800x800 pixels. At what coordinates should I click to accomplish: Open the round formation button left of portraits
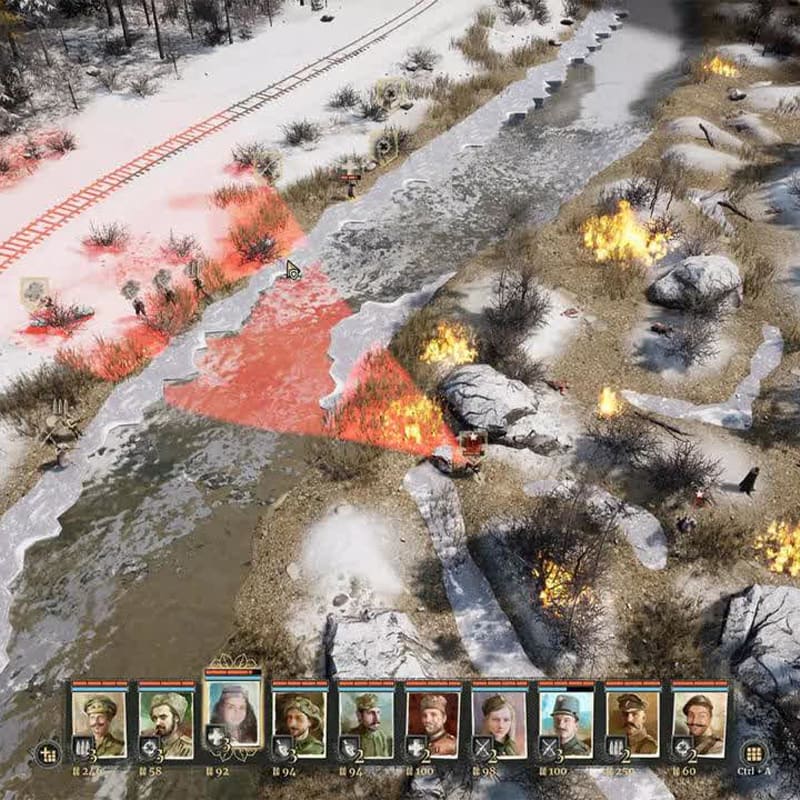[x=47, y=754]
